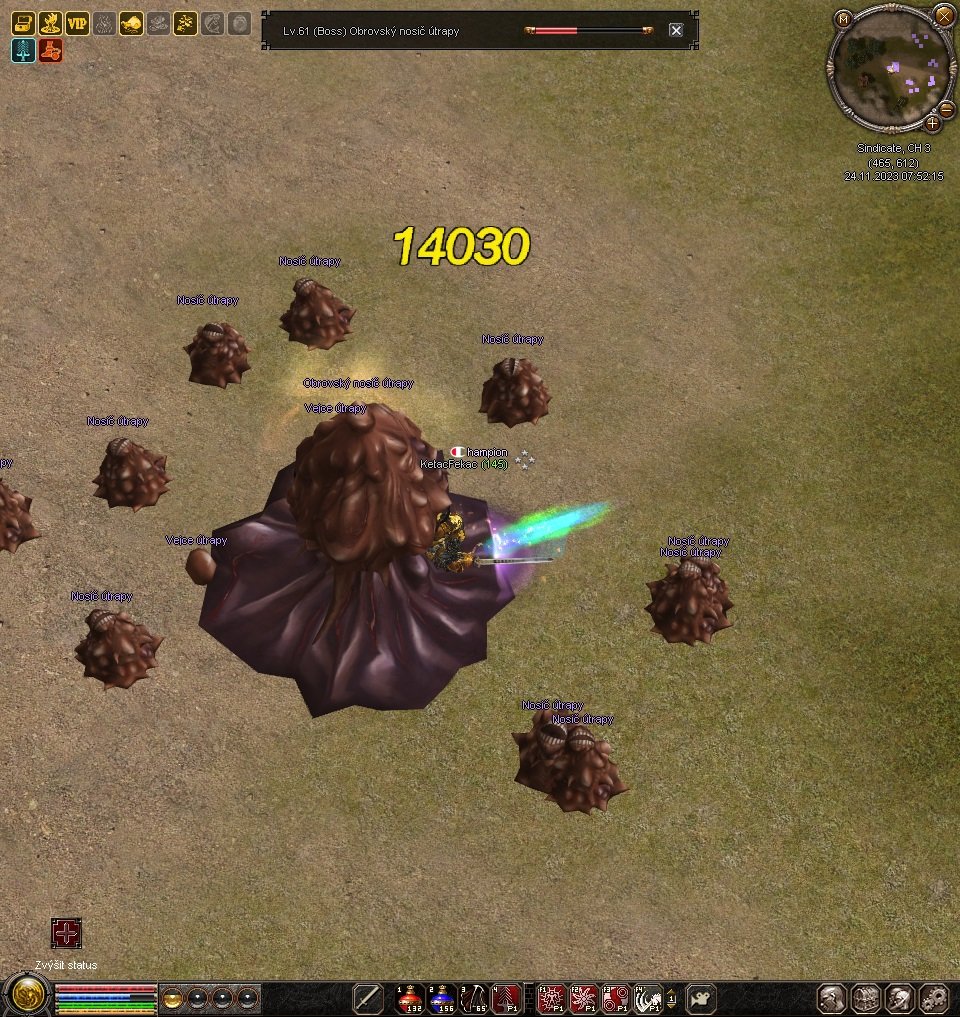Click the teal tree-sword buff icon
Screen dimensions: 960x1017
tap(23, 51)
